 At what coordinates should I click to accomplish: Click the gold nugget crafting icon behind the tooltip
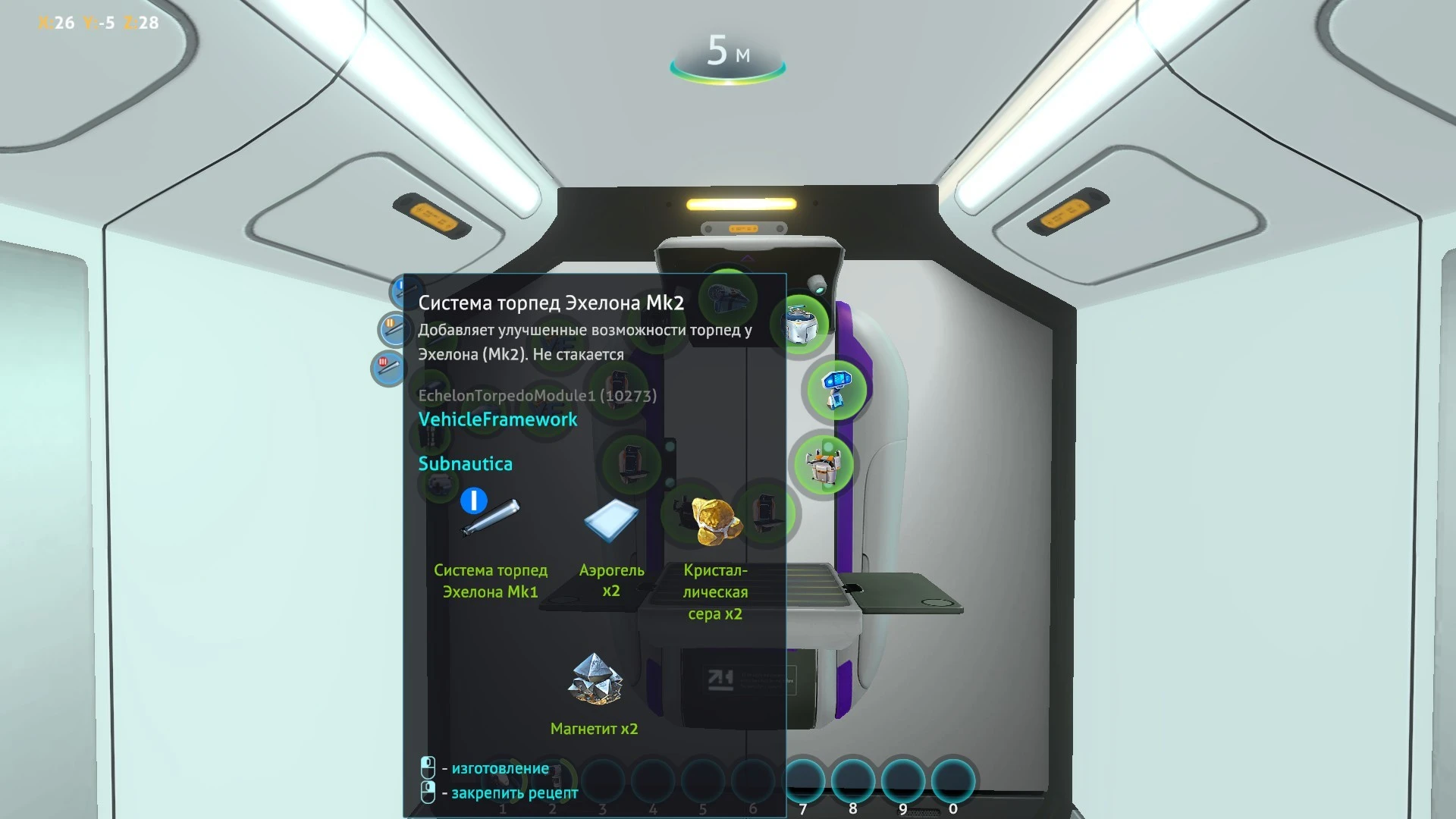coord(713,517)
